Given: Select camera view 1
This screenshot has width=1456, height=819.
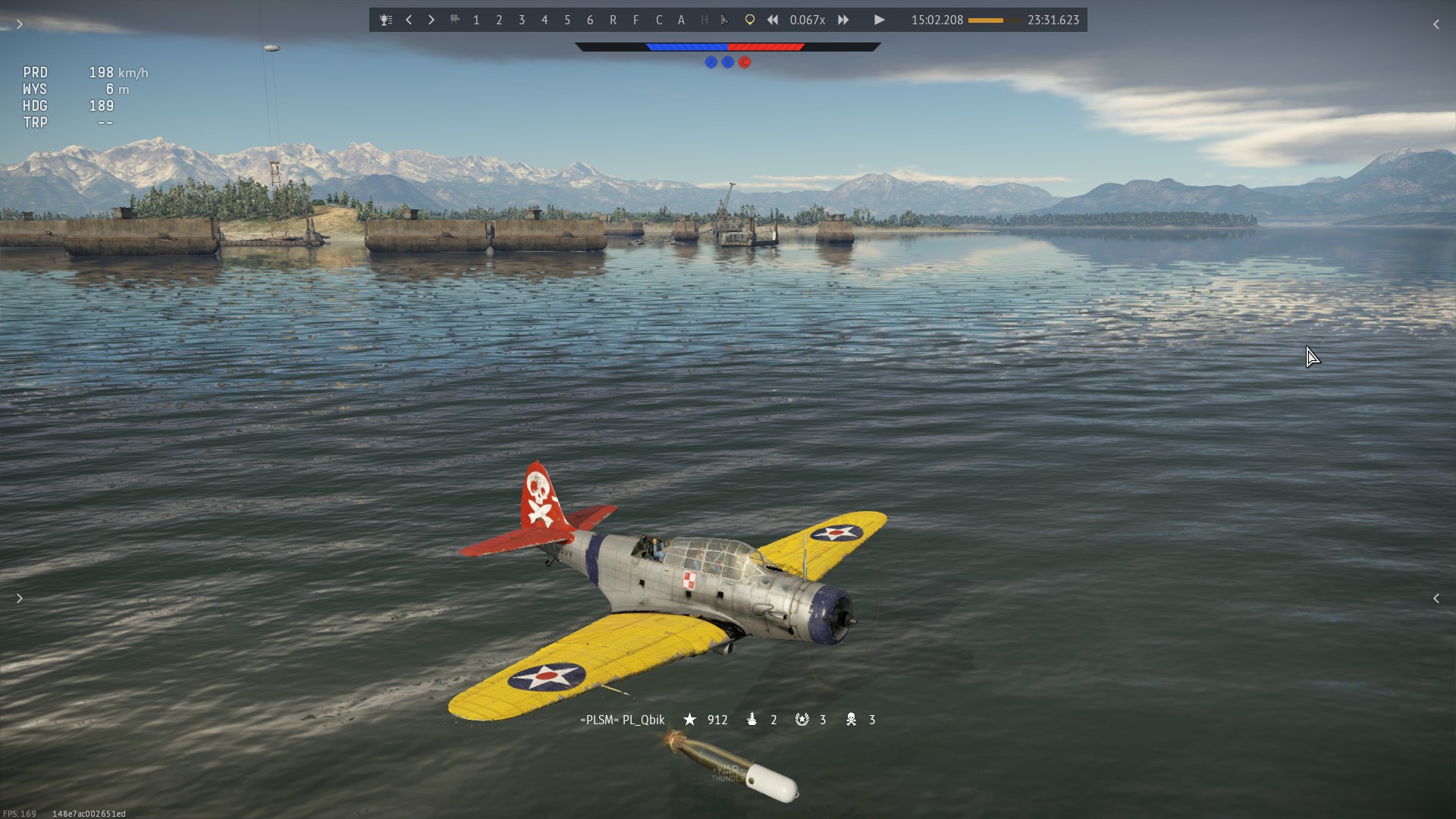Looking at the screenshot, I should click(476, 20).
